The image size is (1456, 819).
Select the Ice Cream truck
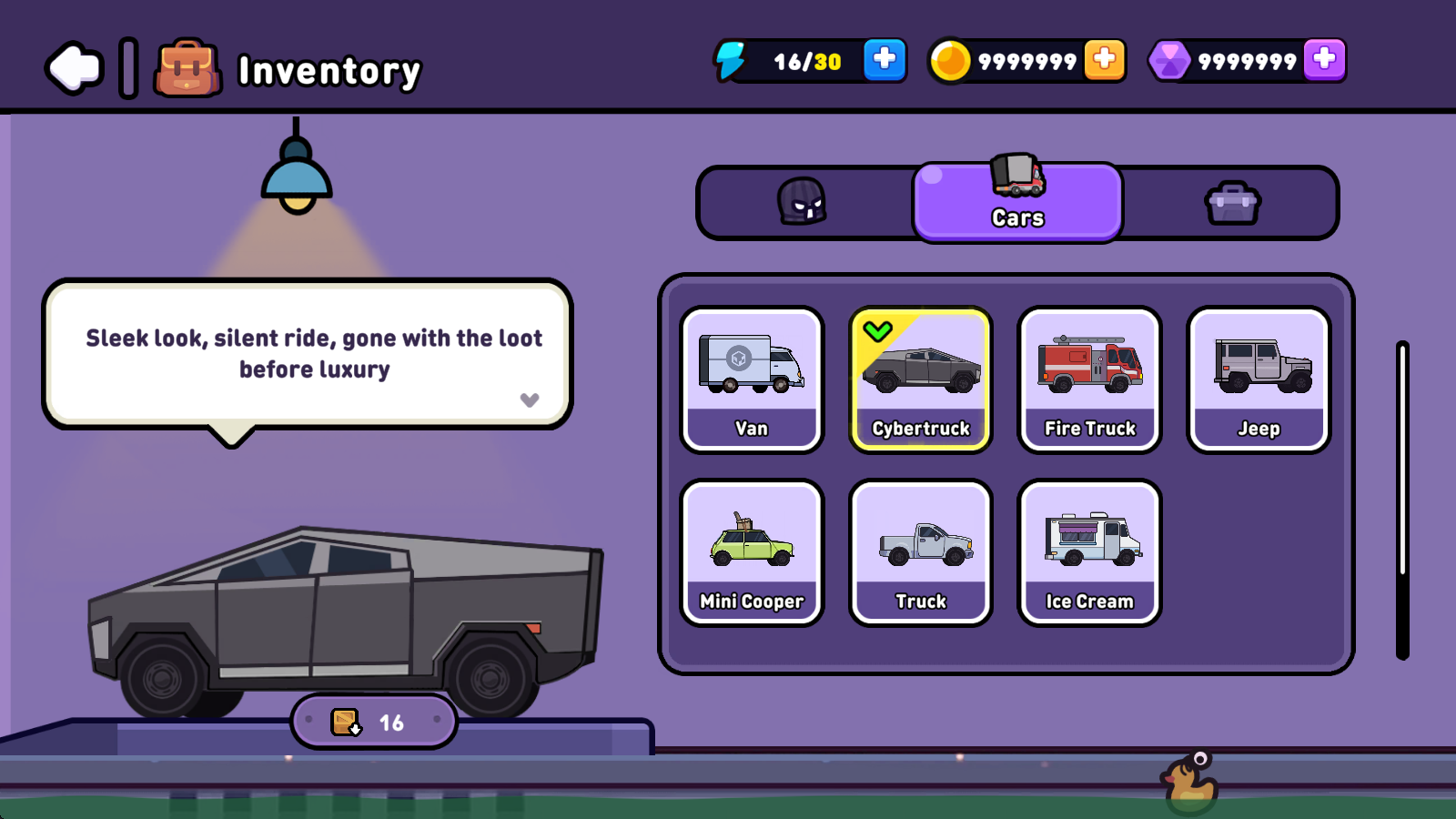click(x=1090, y=552)
